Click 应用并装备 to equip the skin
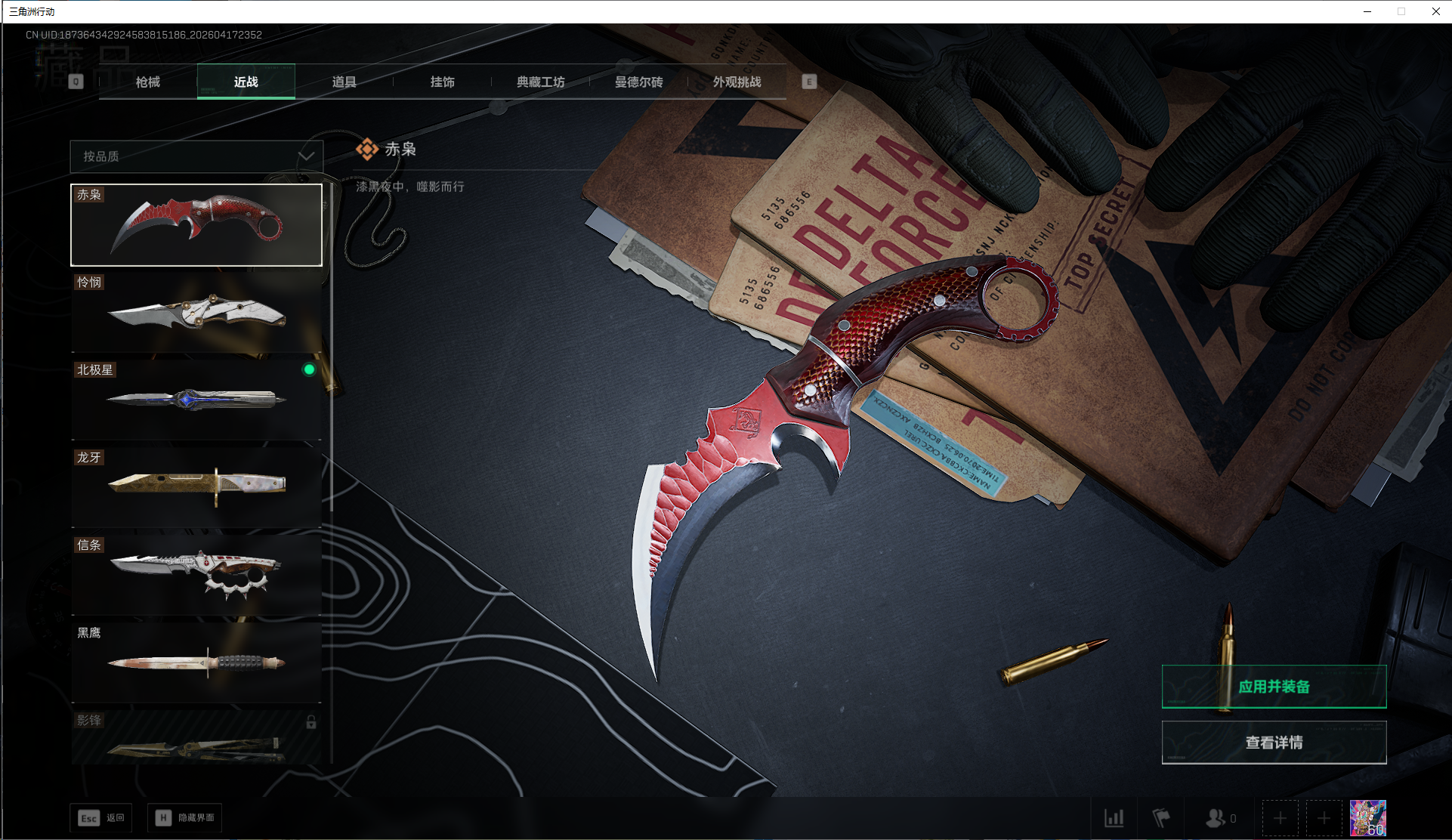The height and width of the screenshot is (840, 1452). [1274, 687]
